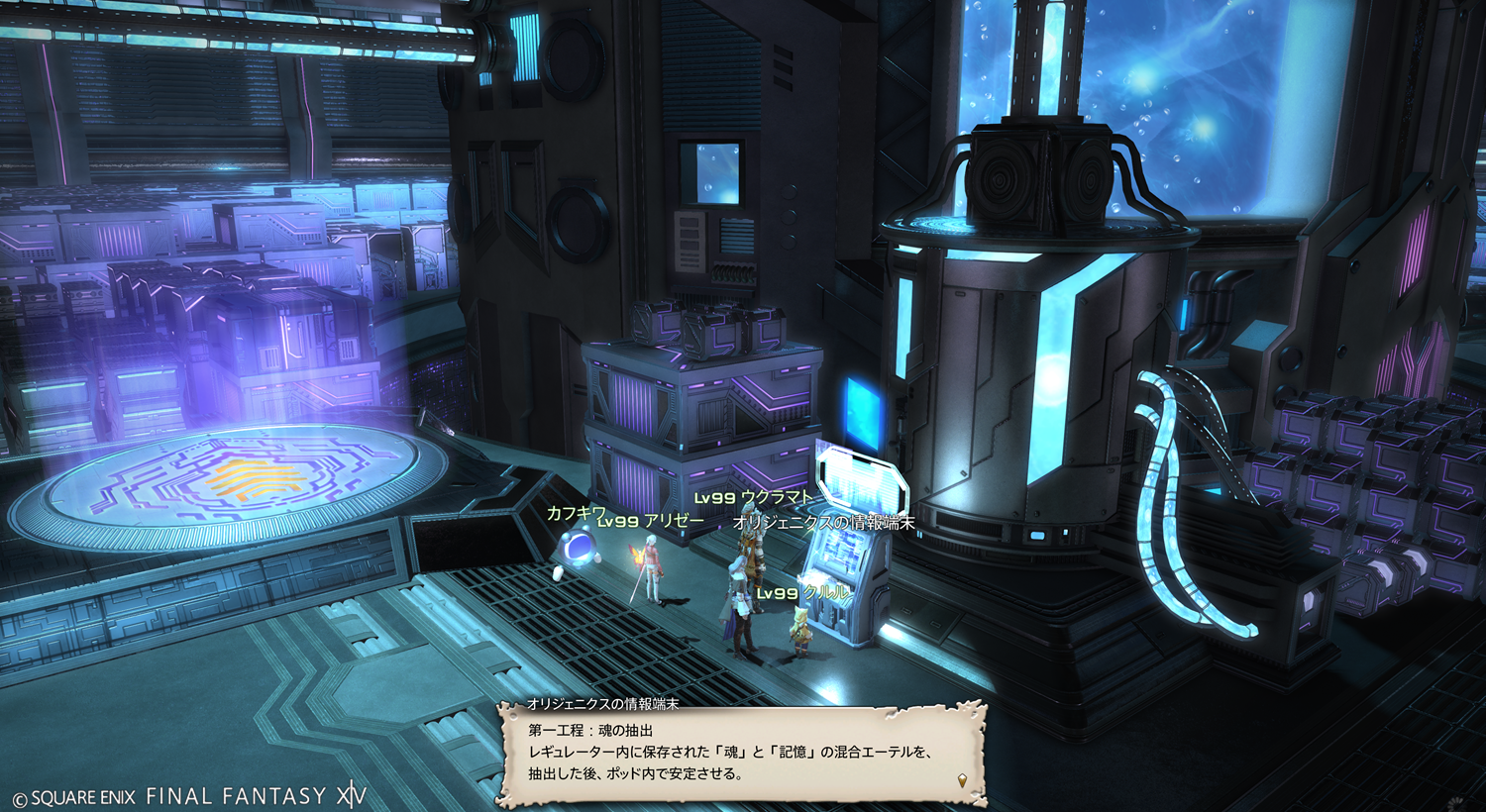Select the Lv99 アリゼー nameplate
The height and width of the screenshot is (812, 1486).
pyautogui.click(x=651, y=522)
